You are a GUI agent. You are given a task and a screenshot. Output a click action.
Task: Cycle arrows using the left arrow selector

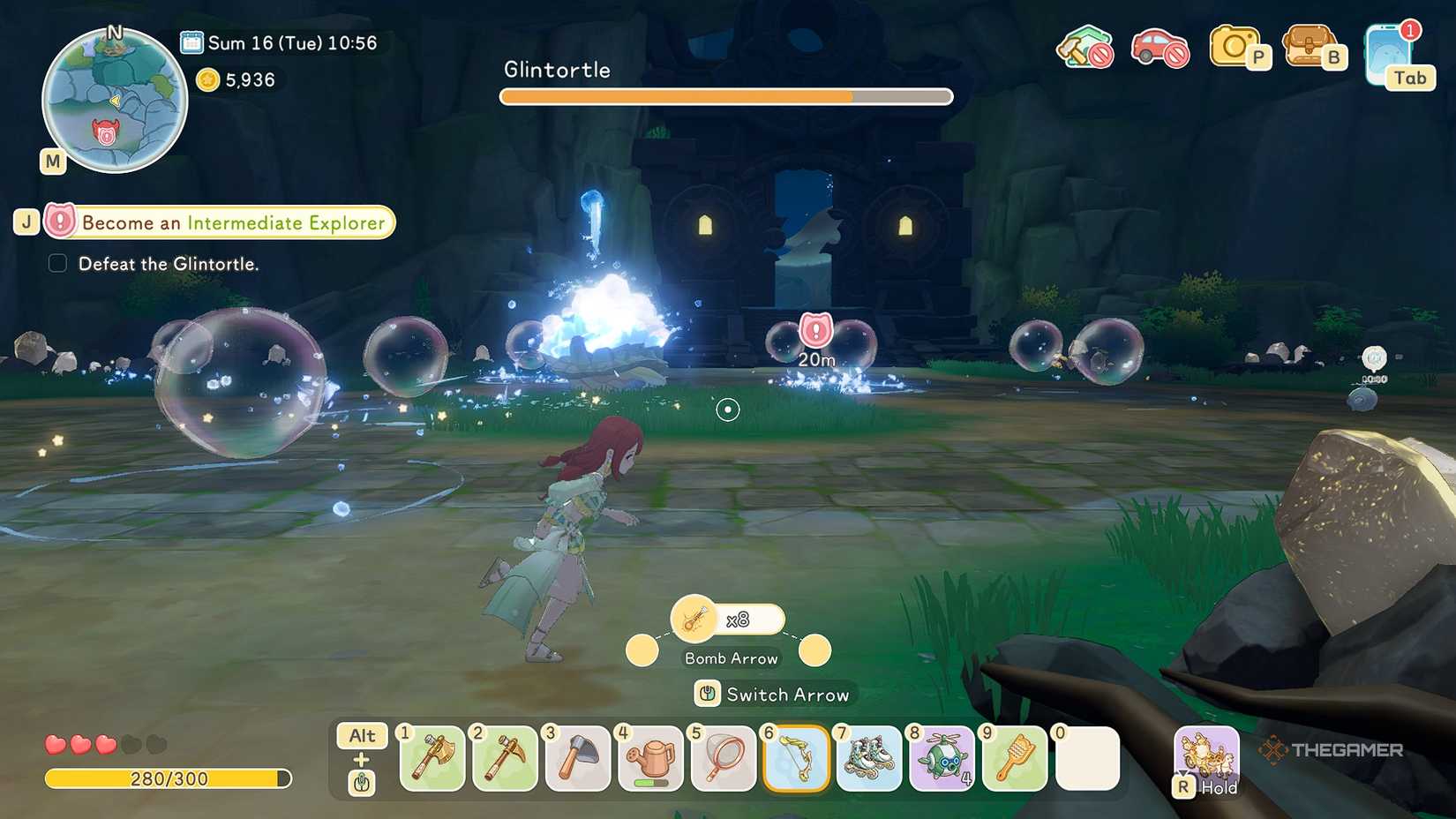[x=642, y=650]
